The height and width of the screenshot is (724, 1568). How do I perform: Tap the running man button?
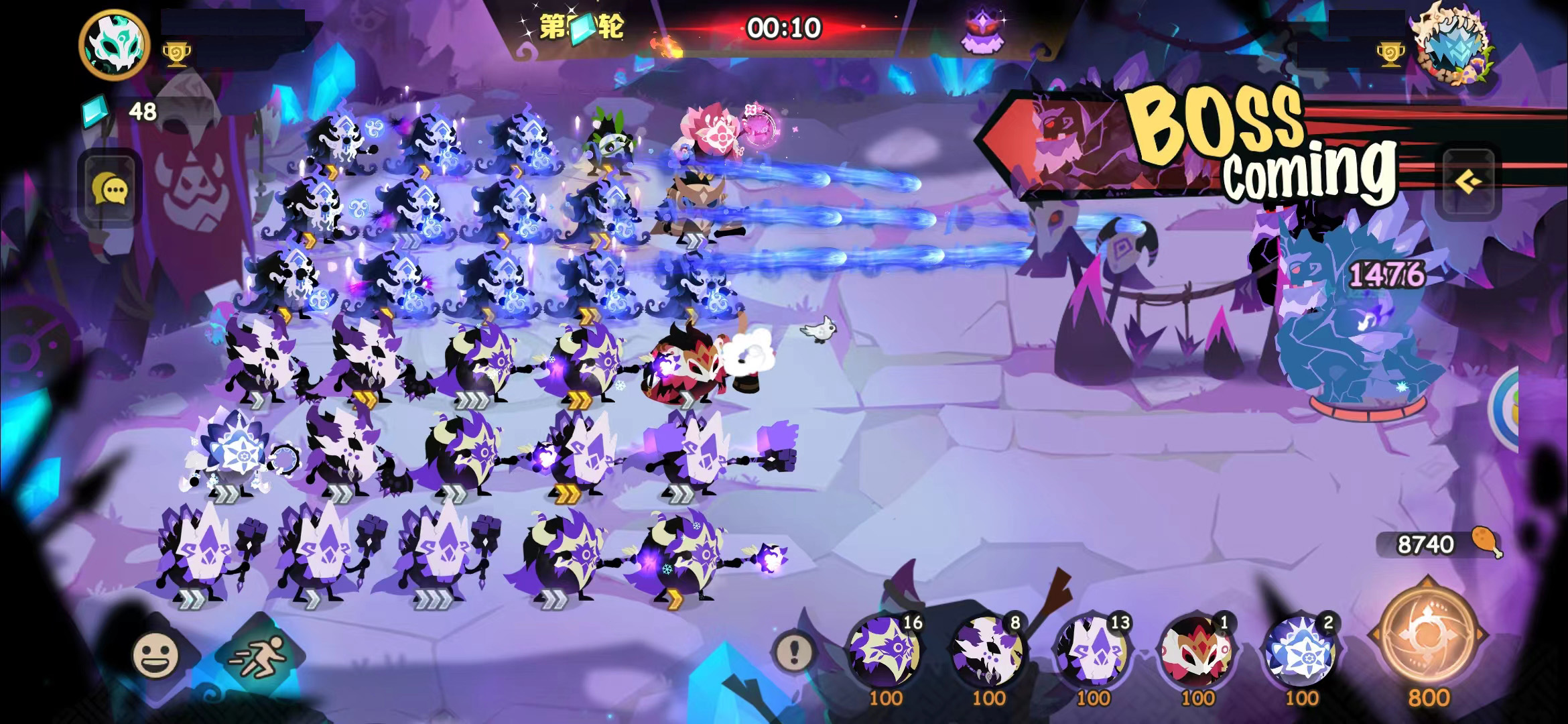(257, 655)
